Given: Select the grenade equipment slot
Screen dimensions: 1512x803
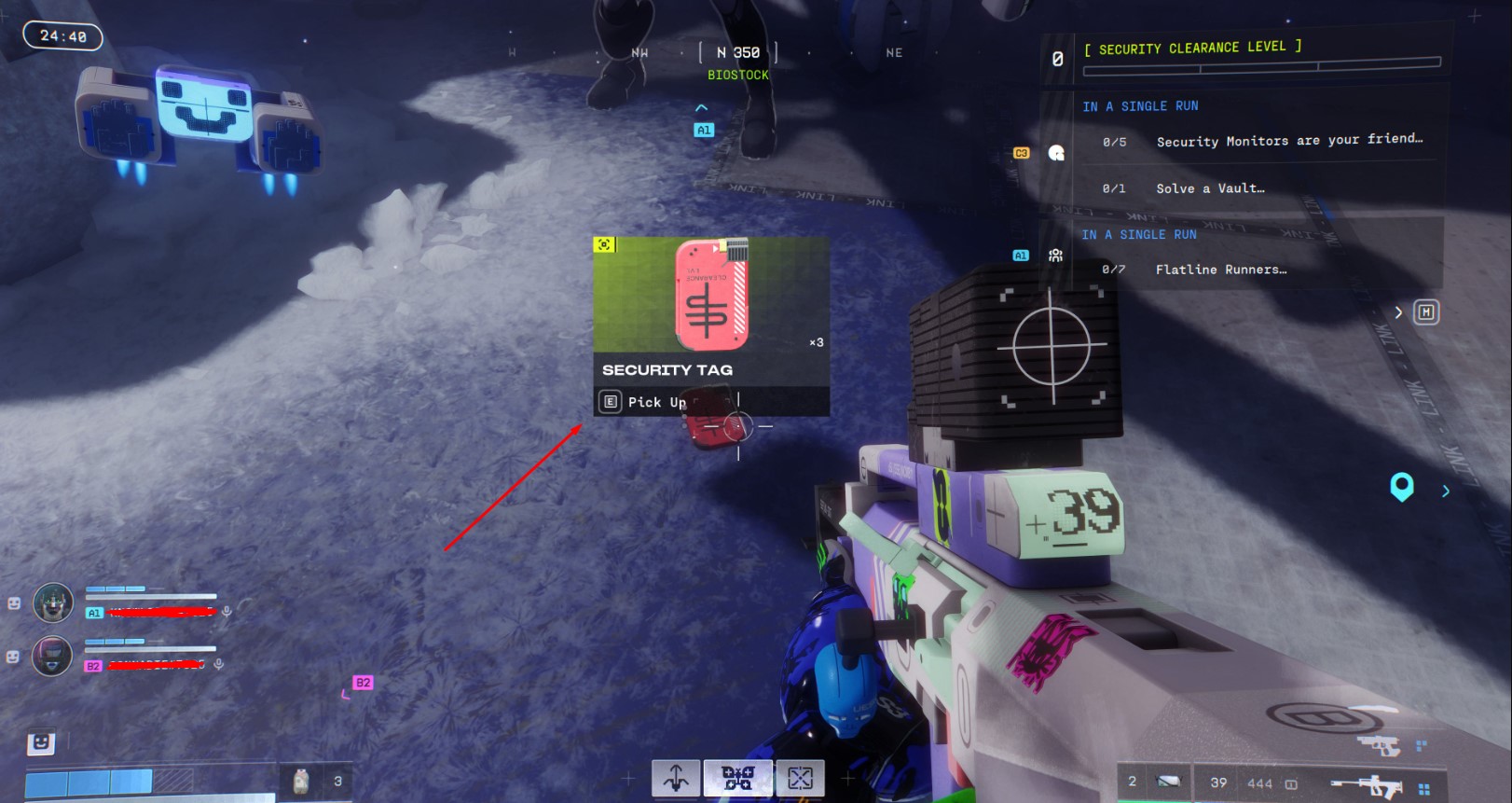Looking at the screenshot, I should 1167,782.
